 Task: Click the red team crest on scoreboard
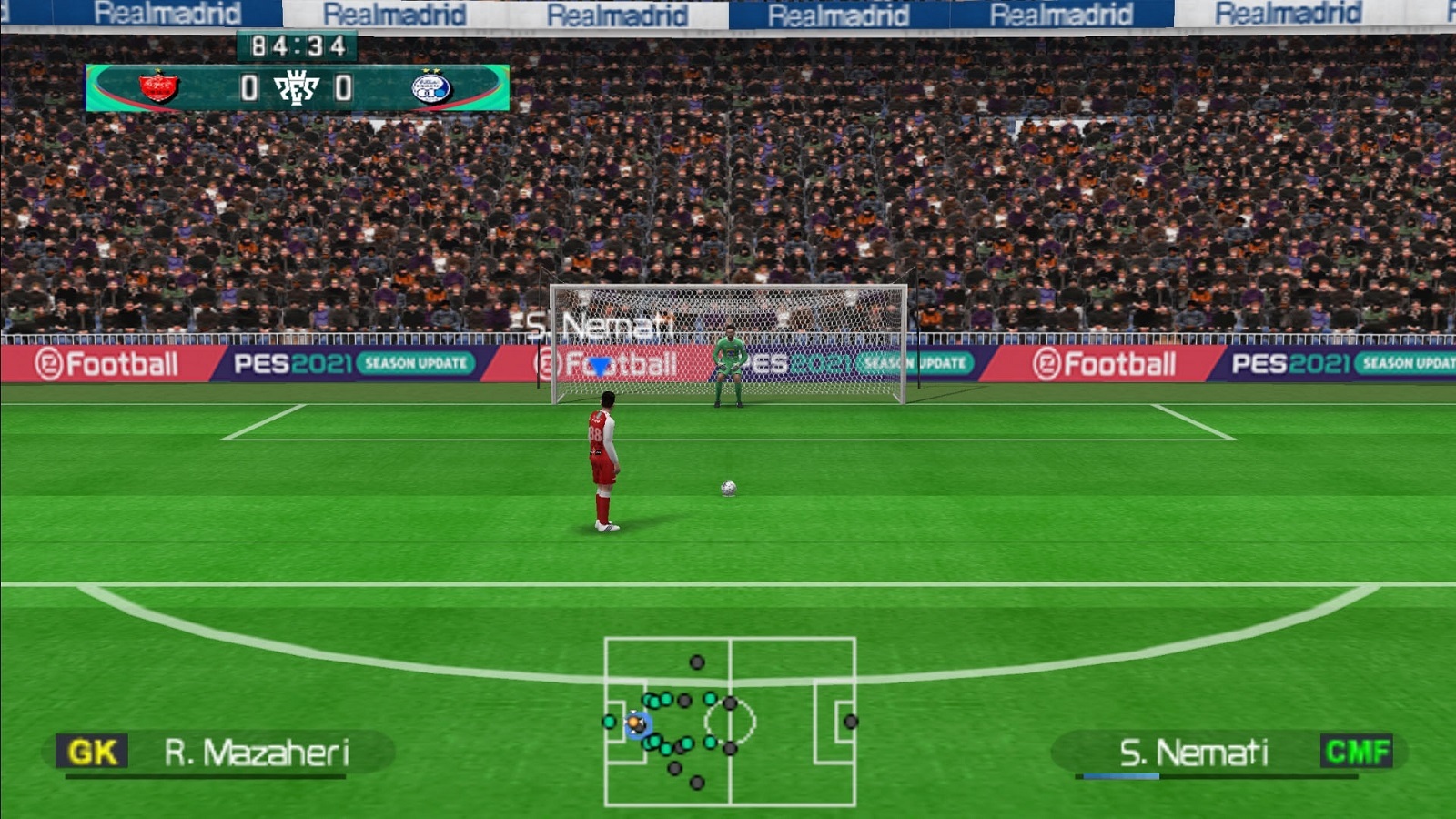tap(158, 87)
